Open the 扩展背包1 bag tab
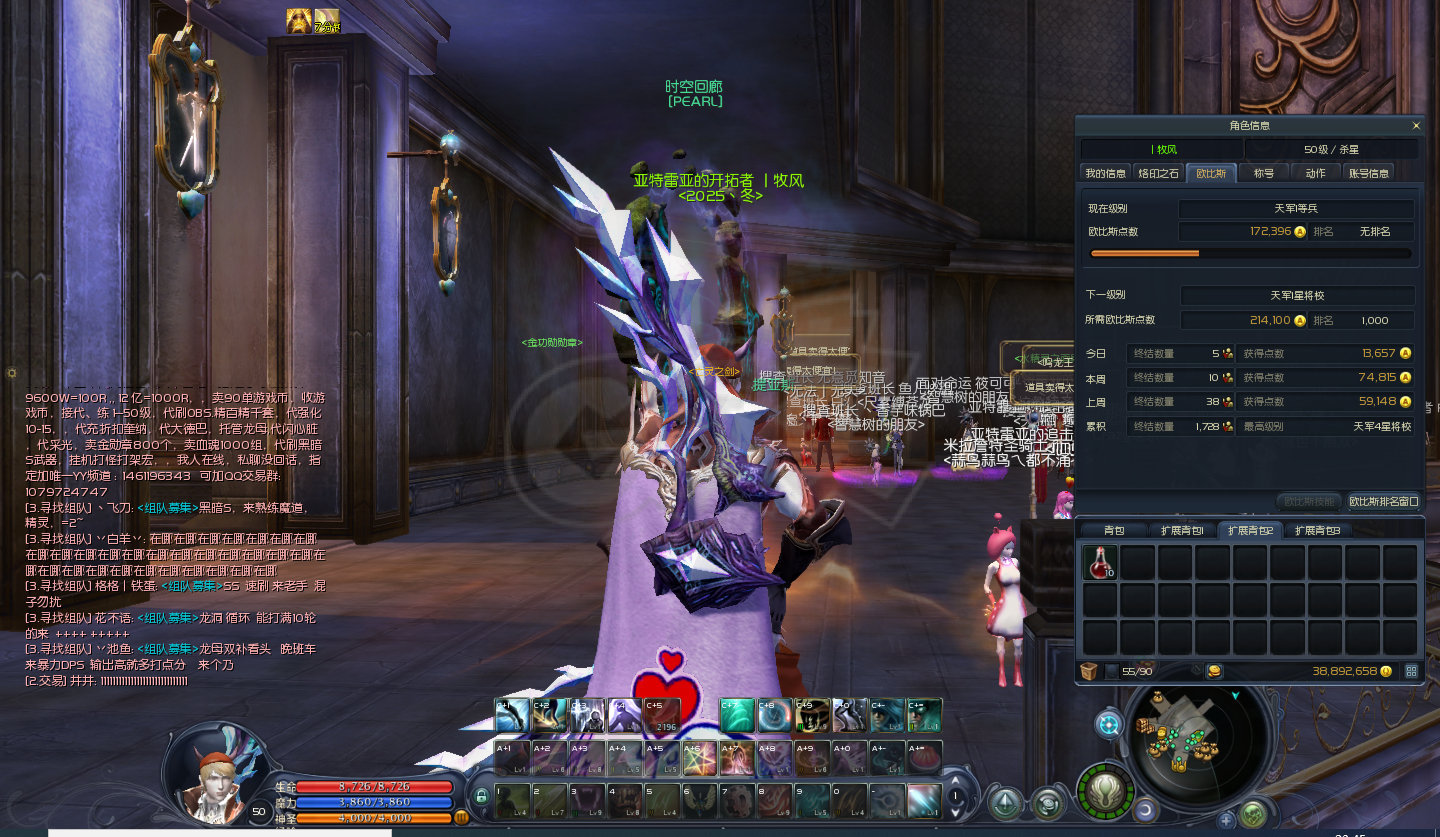1440x837 pixels. pyautogui.click(x=1182, y=530)
